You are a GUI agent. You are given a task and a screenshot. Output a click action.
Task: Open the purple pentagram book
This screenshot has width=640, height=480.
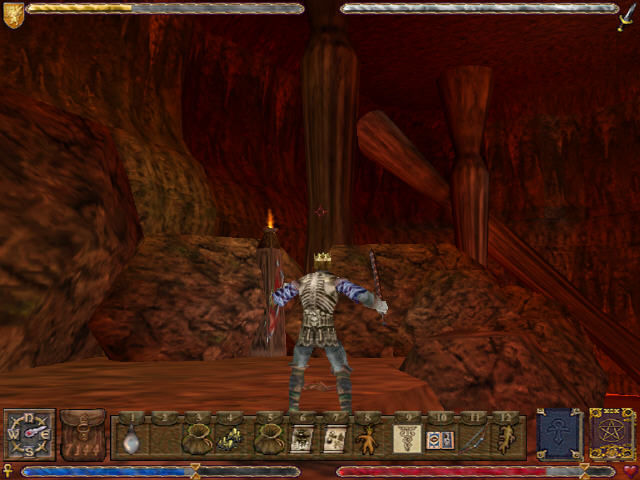(x=610, y=434)
